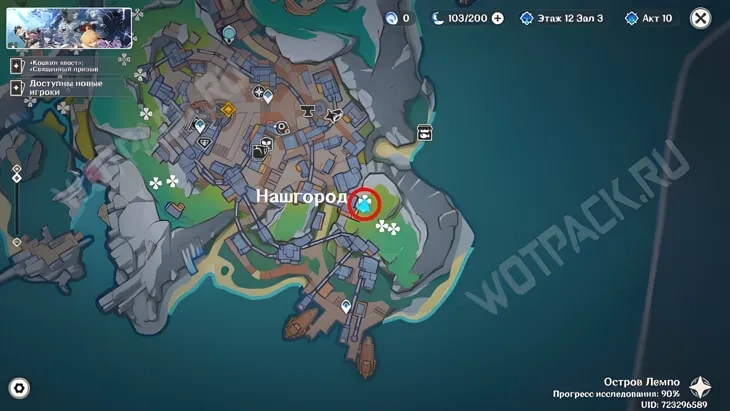Open the Spiral Abyss 'Этаж 12 Зал 3' shortcut
Image resolution: width=730 pixels, height=411 pixels.
[x=561, y=18]
